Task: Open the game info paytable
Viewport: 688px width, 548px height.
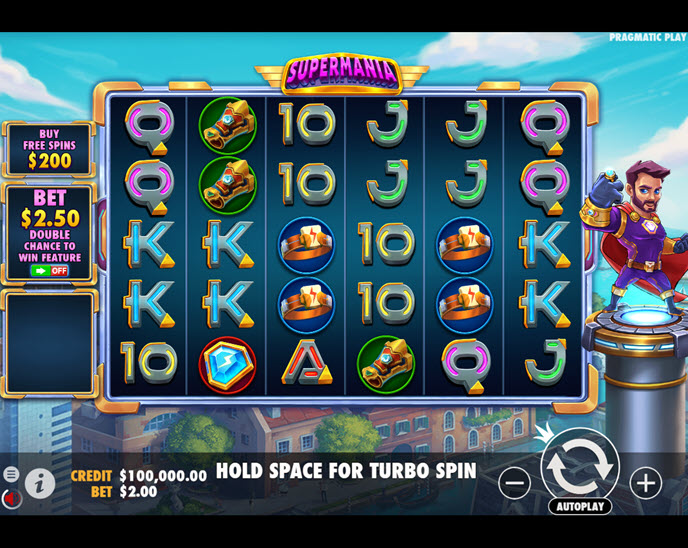Action: [40, 484]
